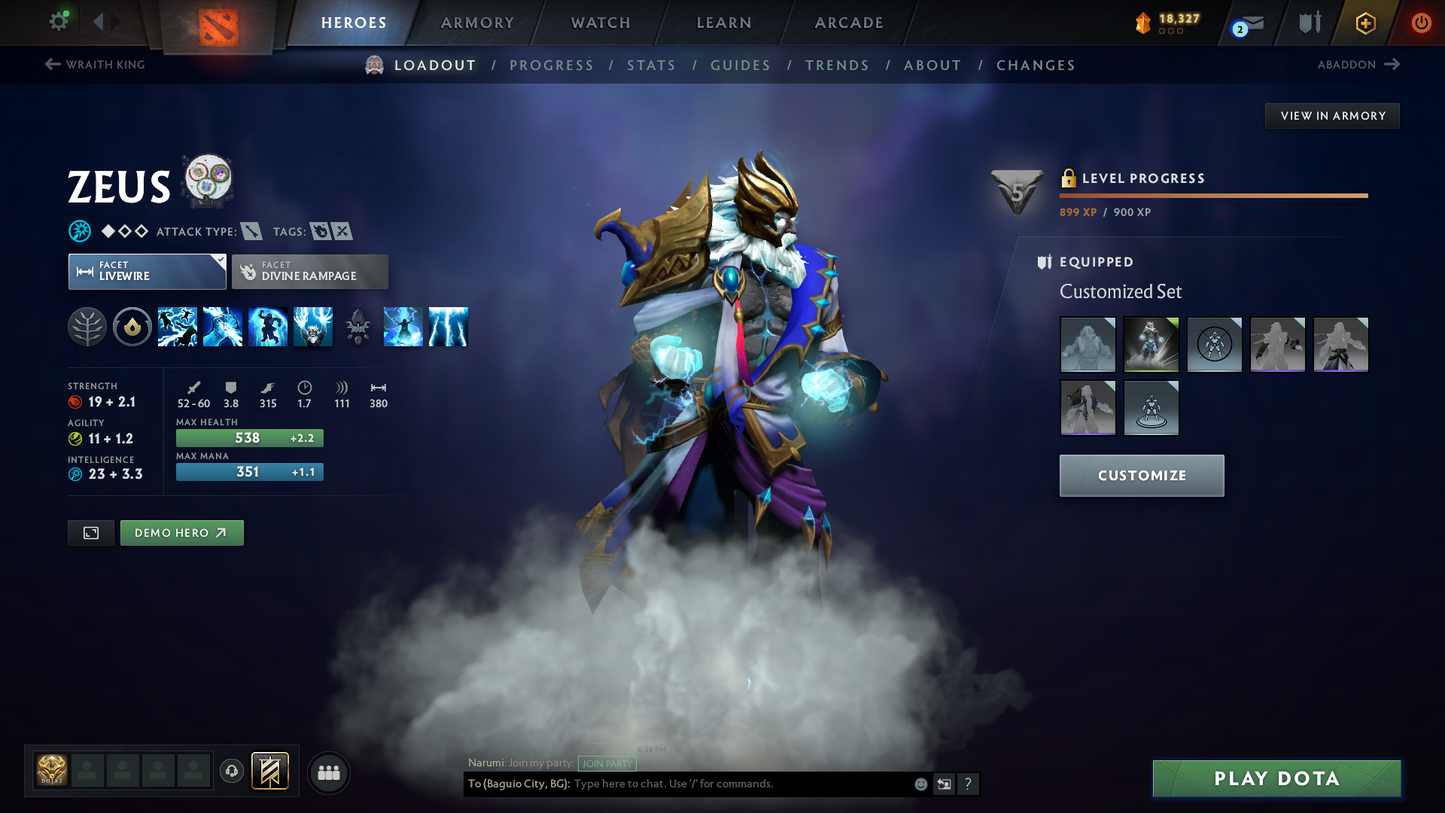Viewport: 1445px width, 813px height.
Task: Launch Demo Hero mode
Action: pos(181,533)
